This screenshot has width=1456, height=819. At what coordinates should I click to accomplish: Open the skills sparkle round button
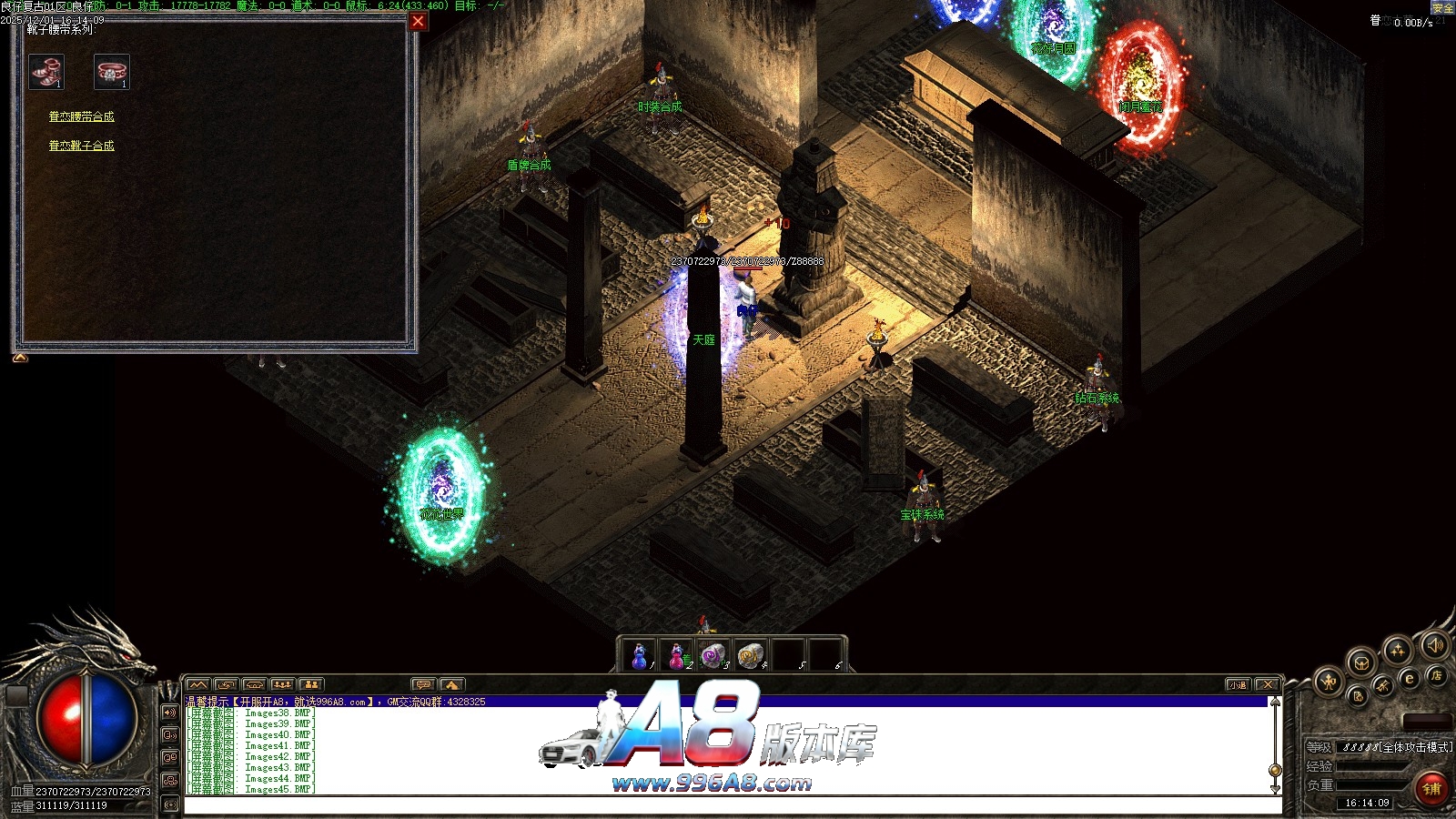click(1397, 650)
